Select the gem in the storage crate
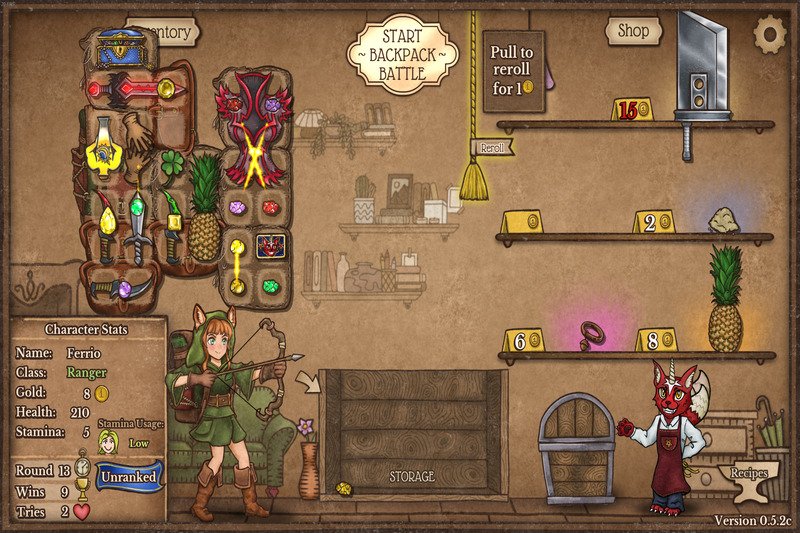 [345, 489]
